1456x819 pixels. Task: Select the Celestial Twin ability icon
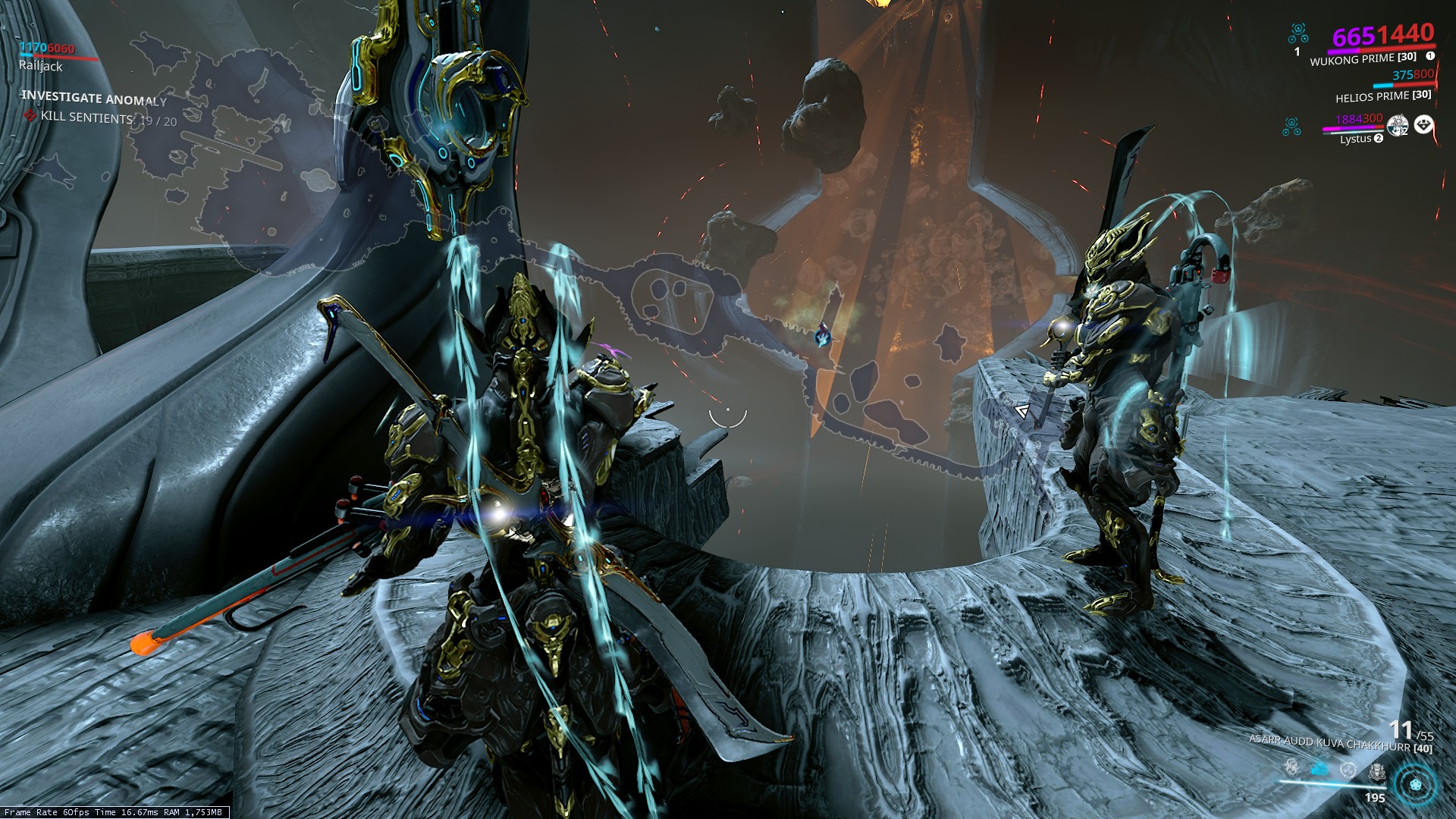coord(1291,767)
